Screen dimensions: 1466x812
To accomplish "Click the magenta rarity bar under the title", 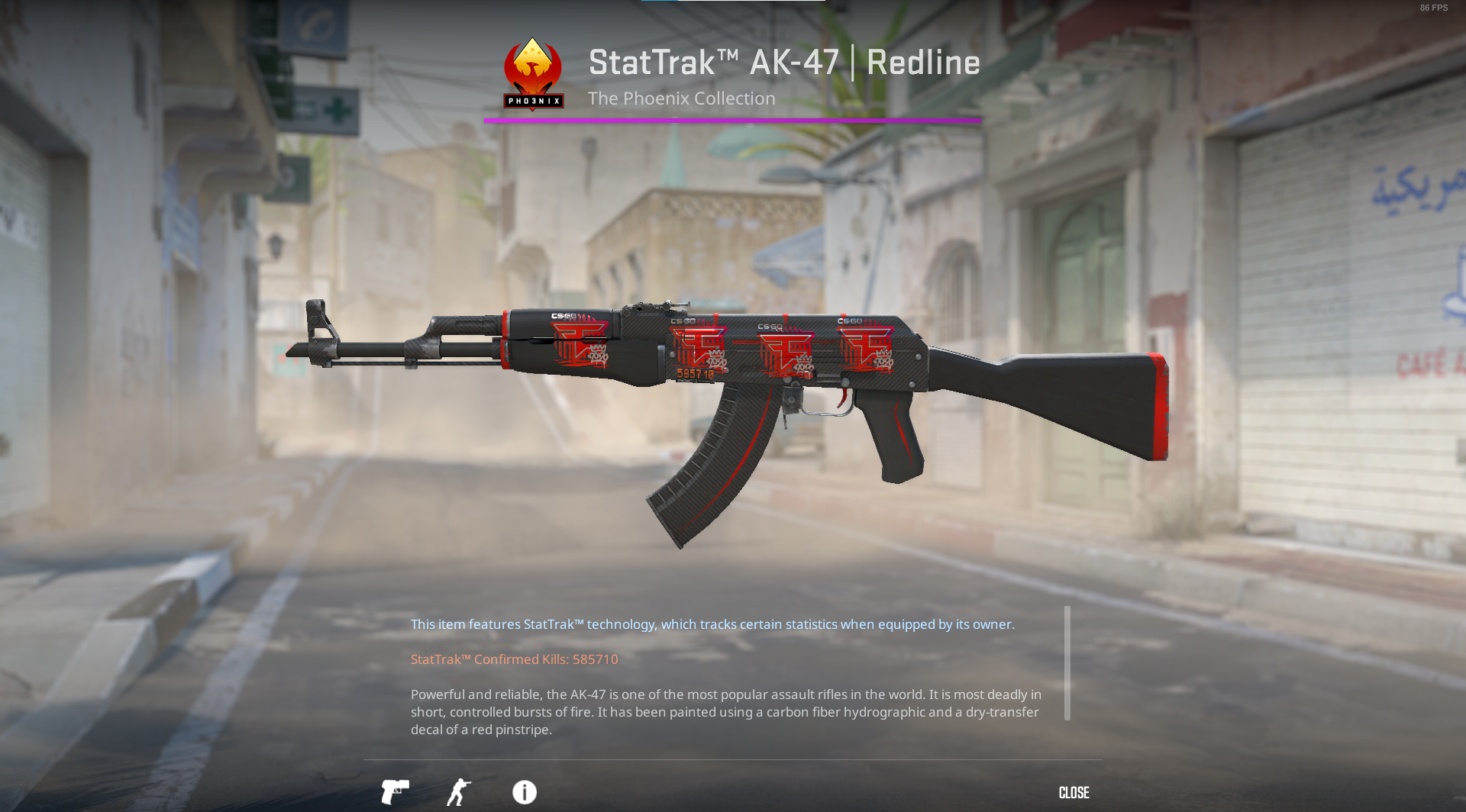I will click(732, 119).
